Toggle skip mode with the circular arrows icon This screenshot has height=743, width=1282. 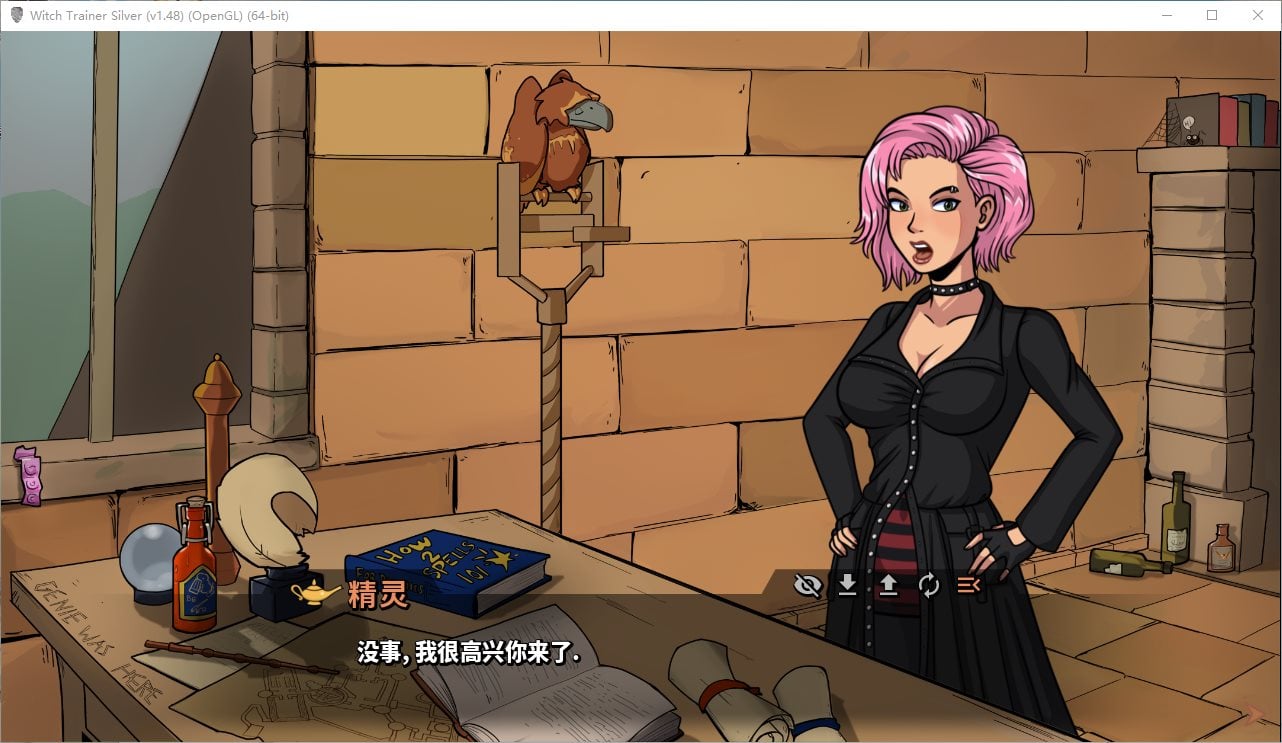point(928,587)
